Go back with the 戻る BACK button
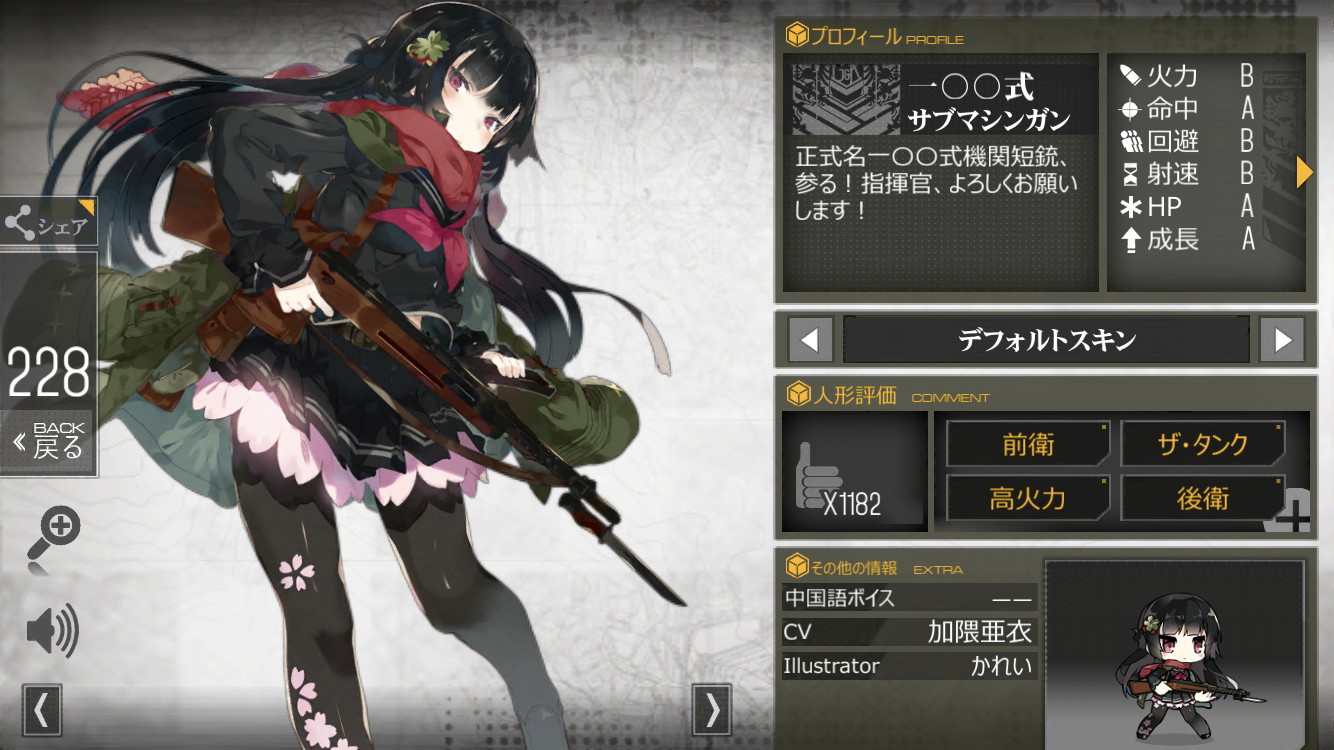Image resolution: width=1334 pixels, height=750 pixels. (50, 440)
